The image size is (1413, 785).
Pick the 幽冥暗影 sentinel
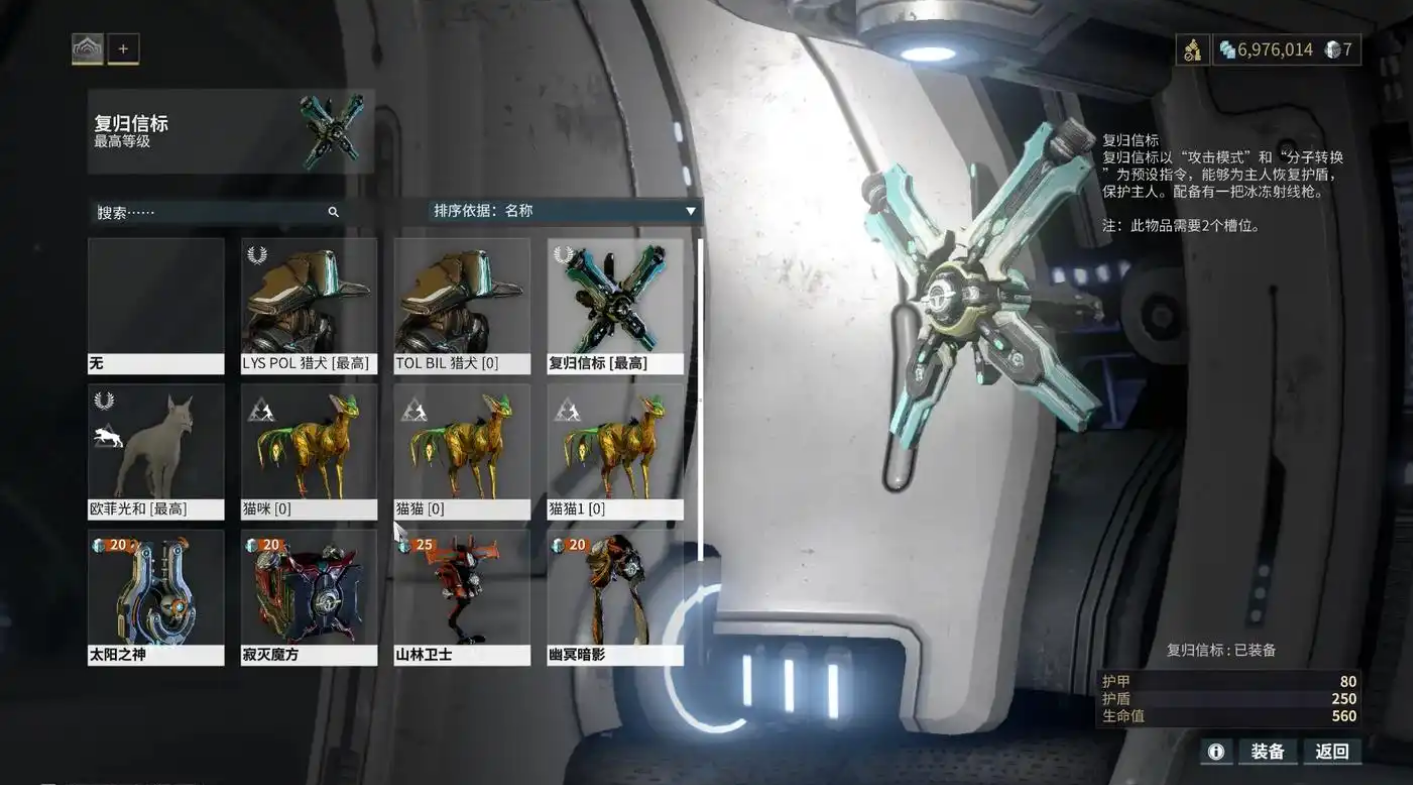click(x=615, y=597)
